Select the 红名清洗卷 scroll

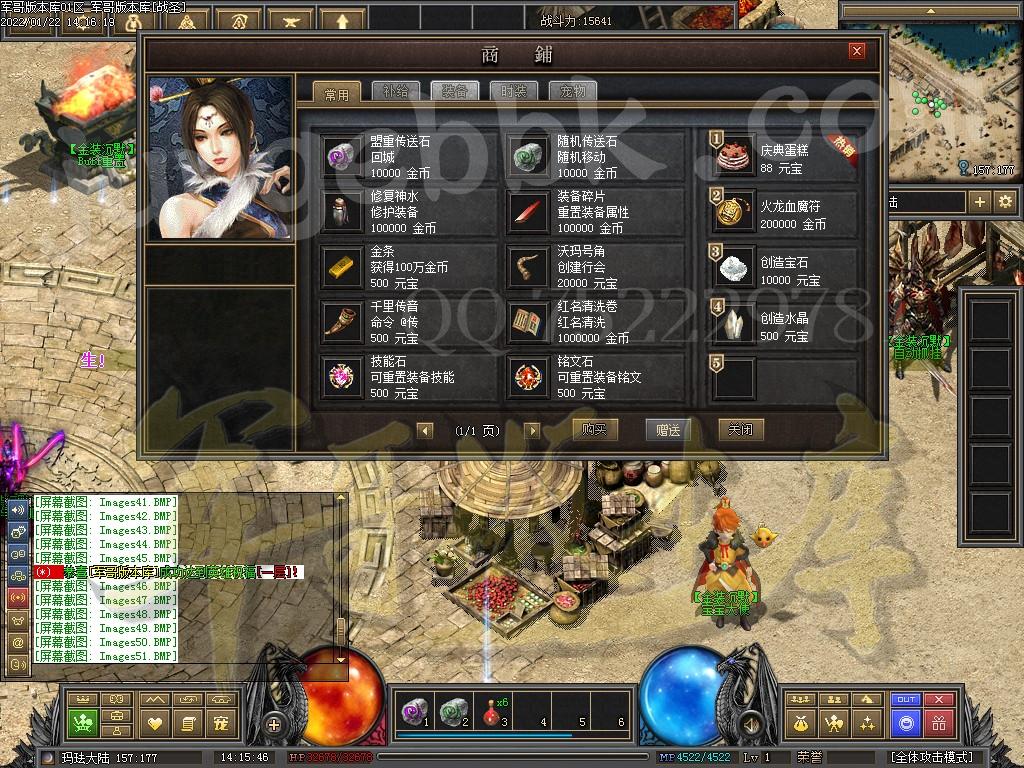(x=597, y=322)
